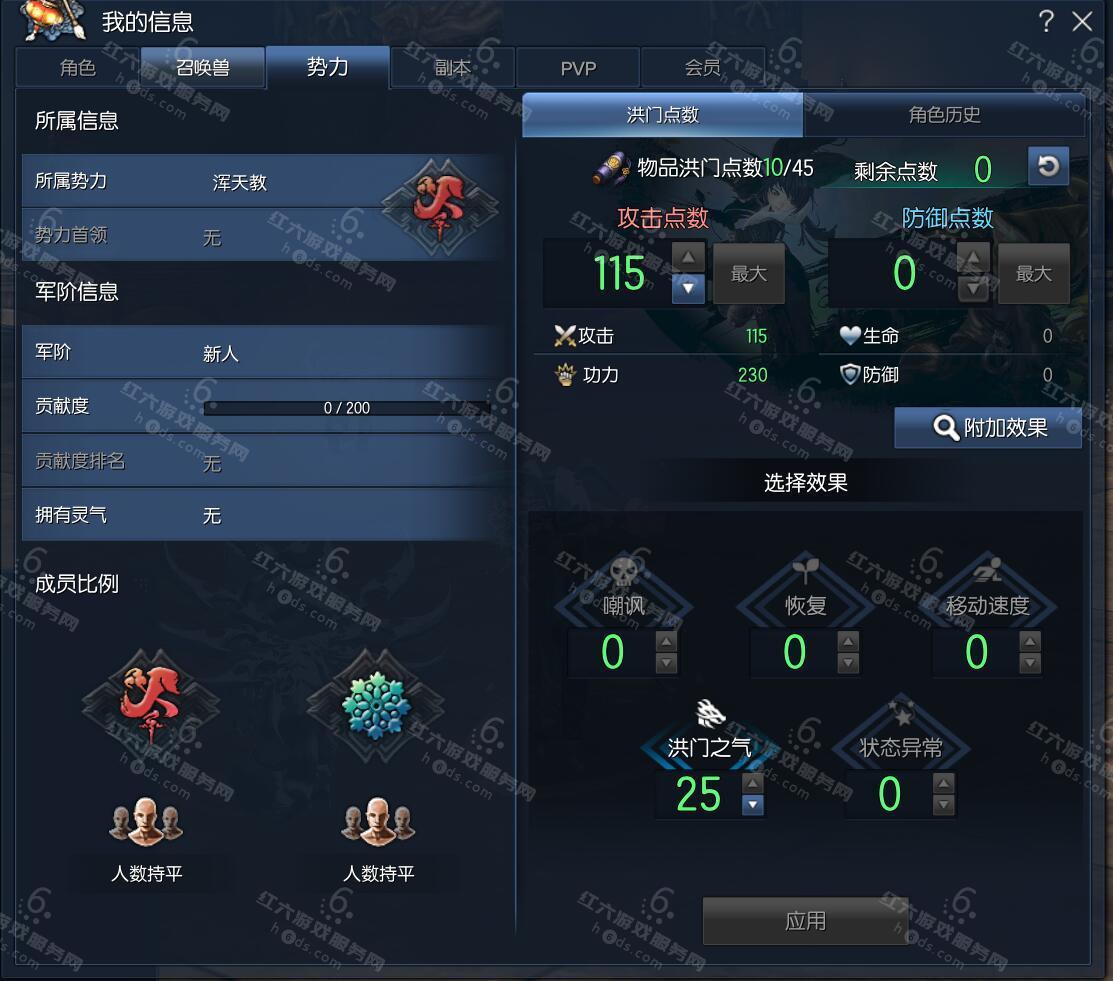Switch to the 洪门点数 panel tab
This screenshot has height=981, width=1113.
[662, 115]
